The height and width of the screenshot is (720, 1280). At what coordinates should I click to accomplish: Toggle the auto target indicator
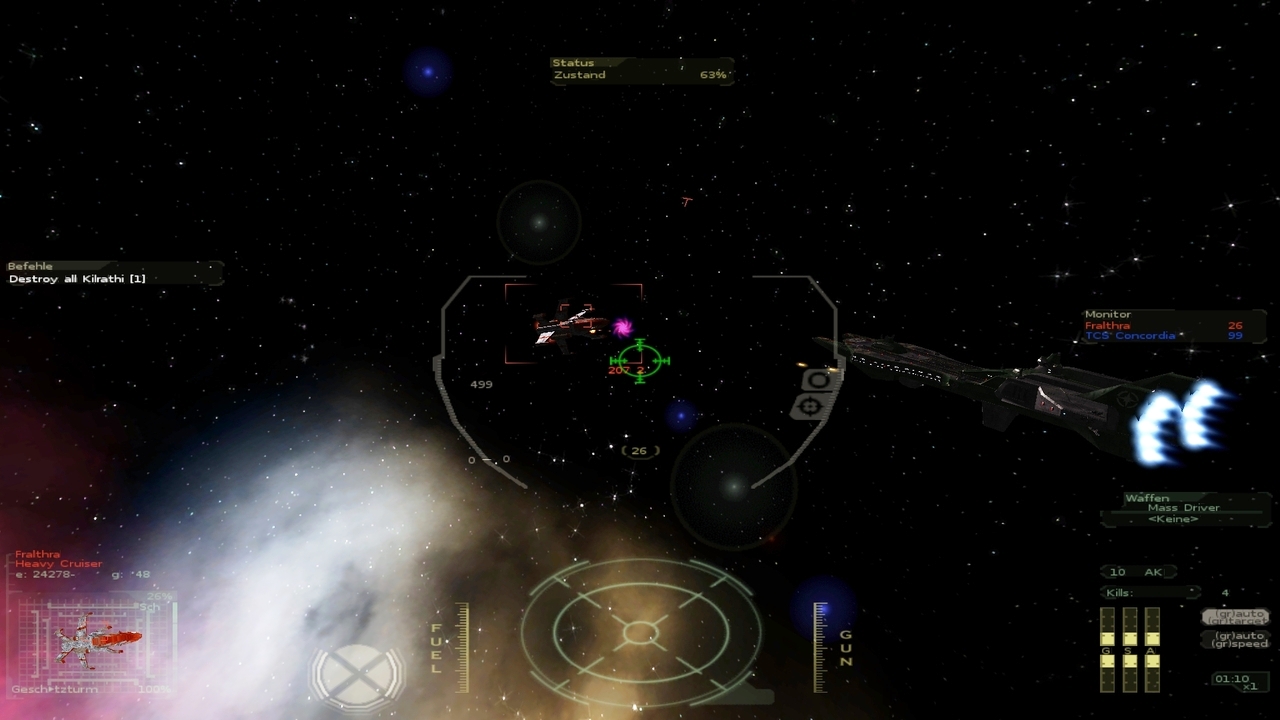click(1237, 617)
